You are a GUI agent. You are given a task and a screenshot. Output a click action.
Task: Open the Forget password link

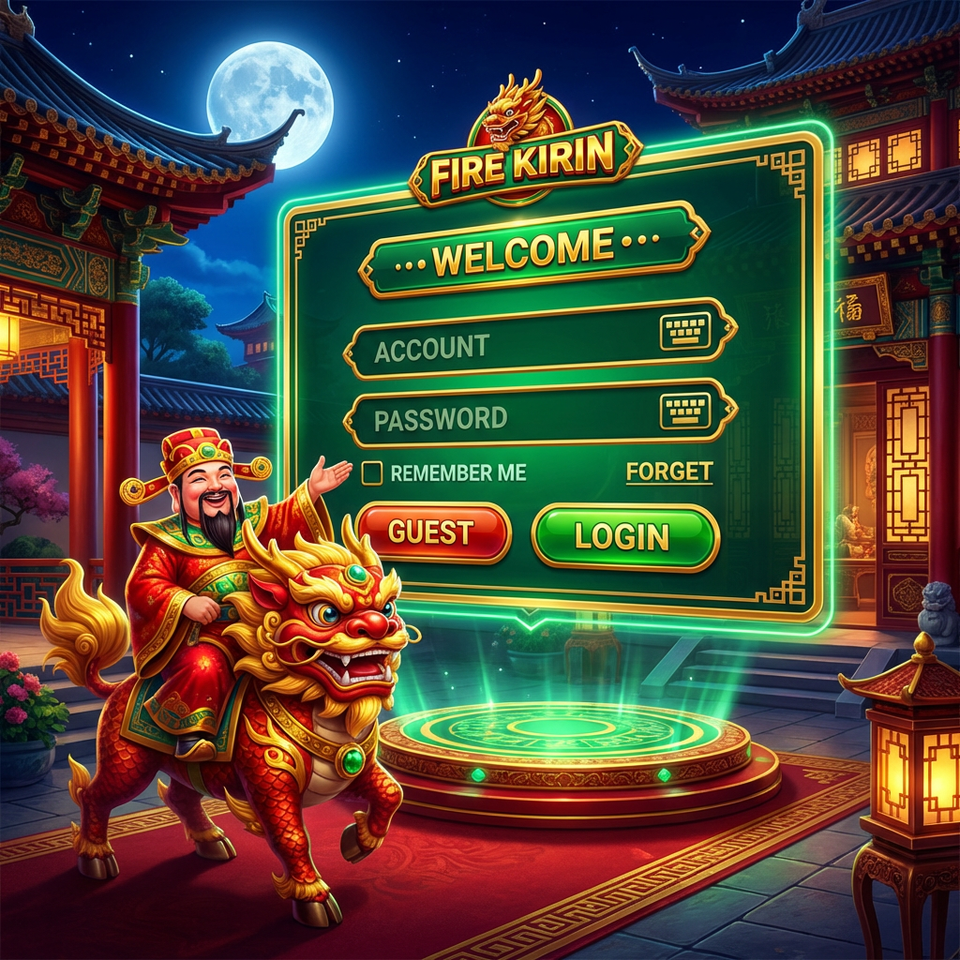click(x=669, y=472)
